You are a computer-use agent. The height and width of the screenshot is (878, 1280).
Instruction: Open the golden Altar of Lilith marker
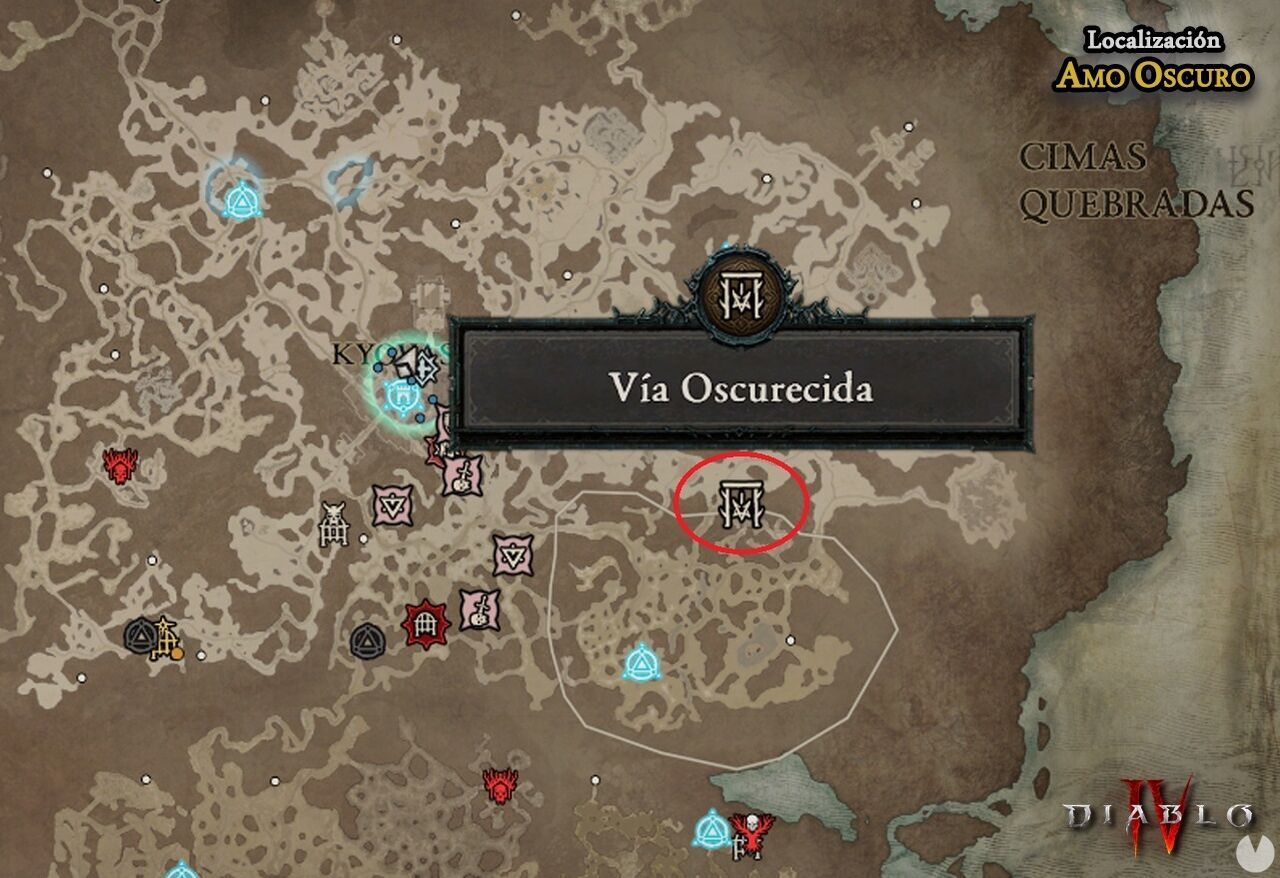point(165,637)
